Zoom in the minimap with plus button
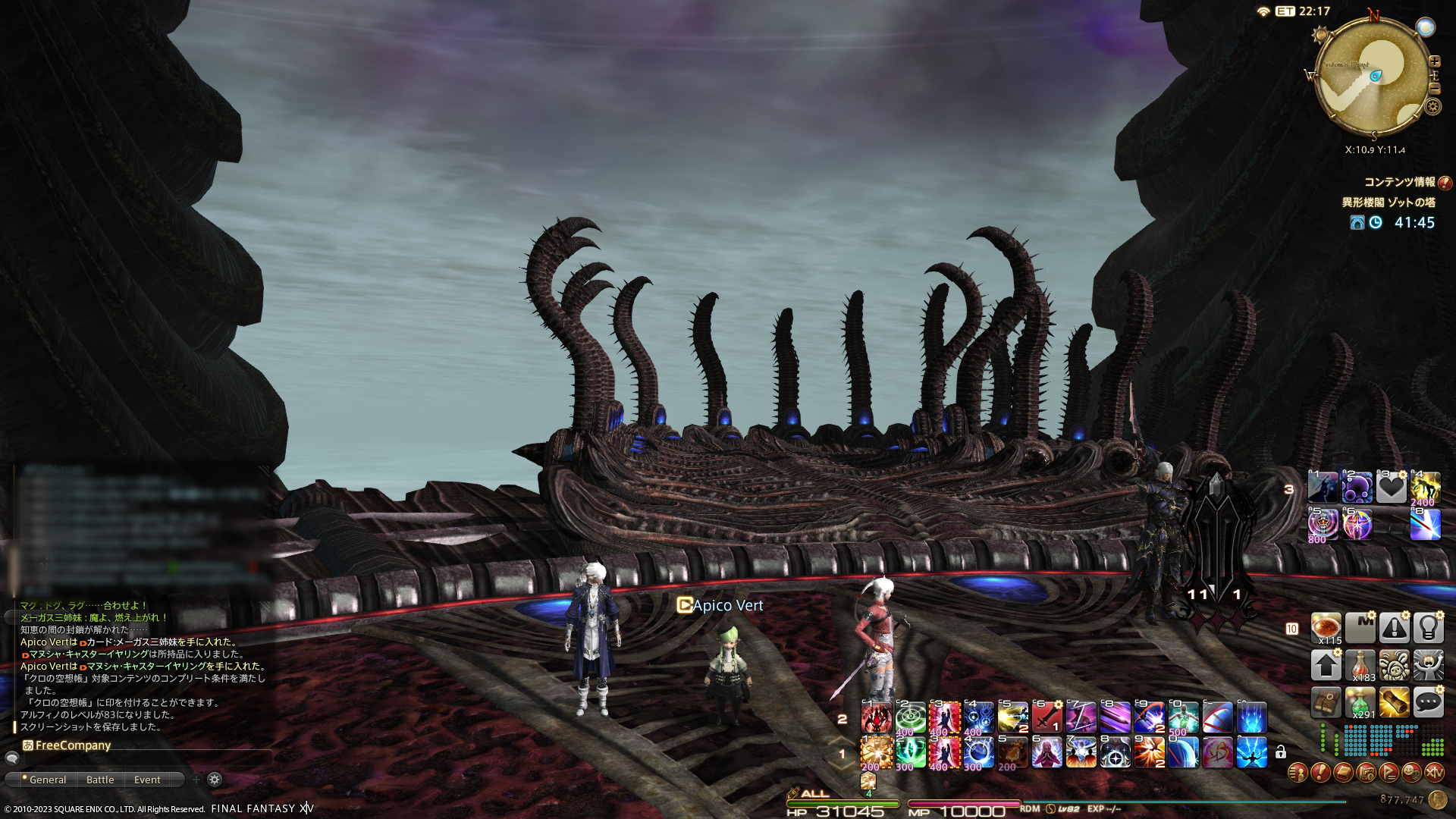1456x819 pixels. (1434, 61)
